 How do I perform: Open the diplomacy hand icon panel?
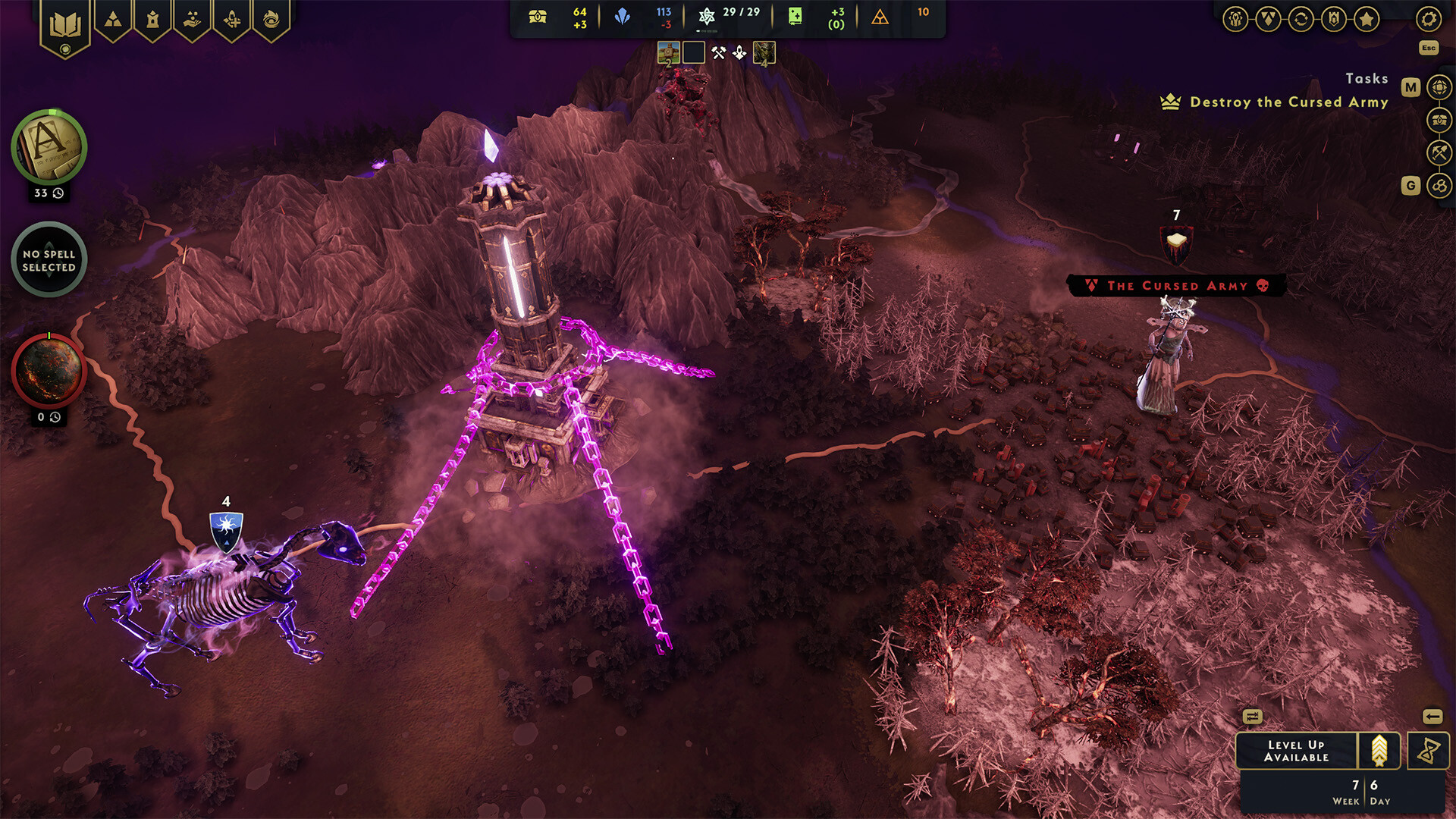click(191, 18)
